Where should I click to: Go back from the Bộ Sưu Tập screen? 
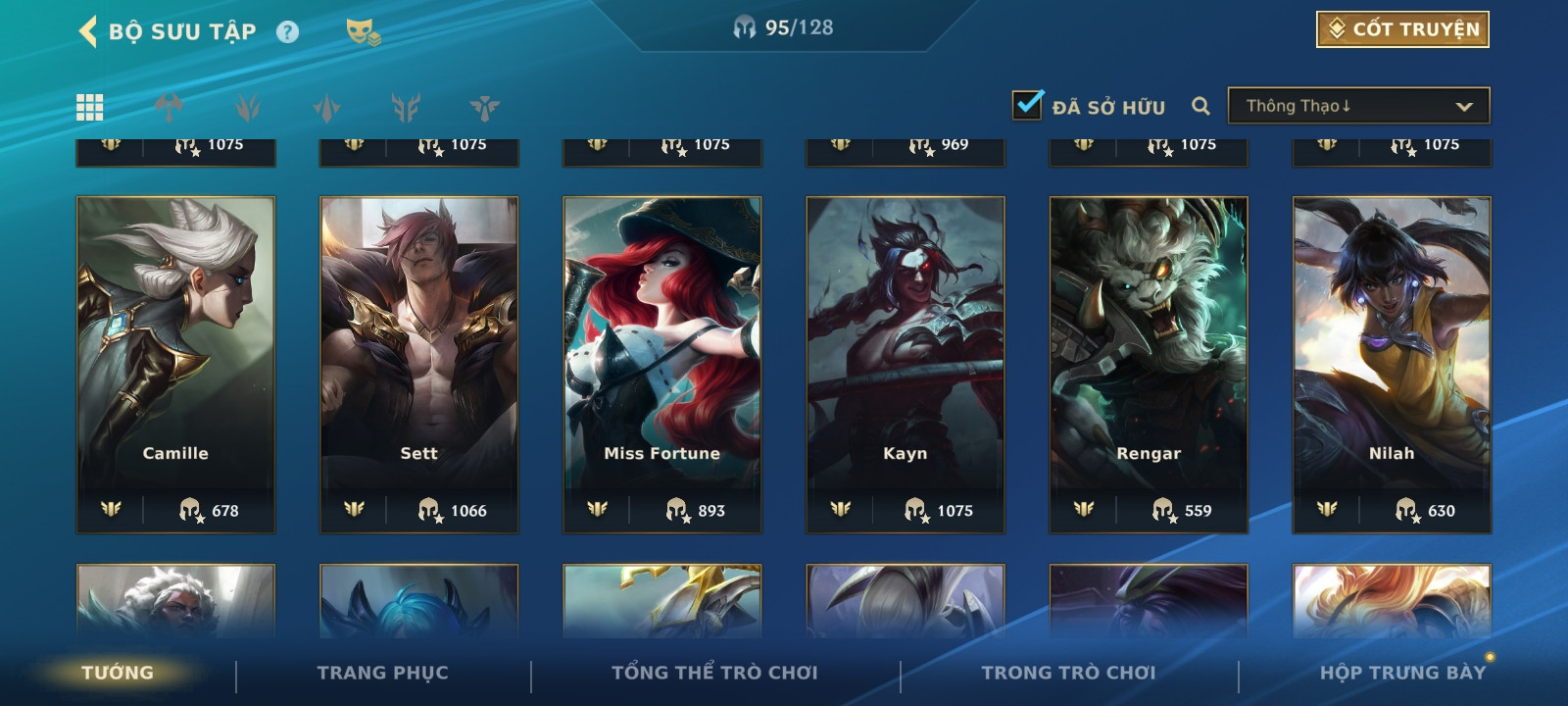click(88, 31)
